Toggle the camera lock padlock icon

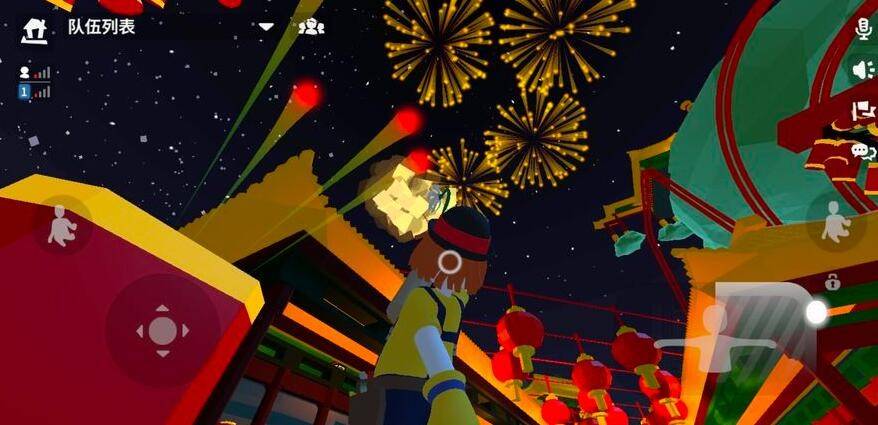tap(831, 284)
